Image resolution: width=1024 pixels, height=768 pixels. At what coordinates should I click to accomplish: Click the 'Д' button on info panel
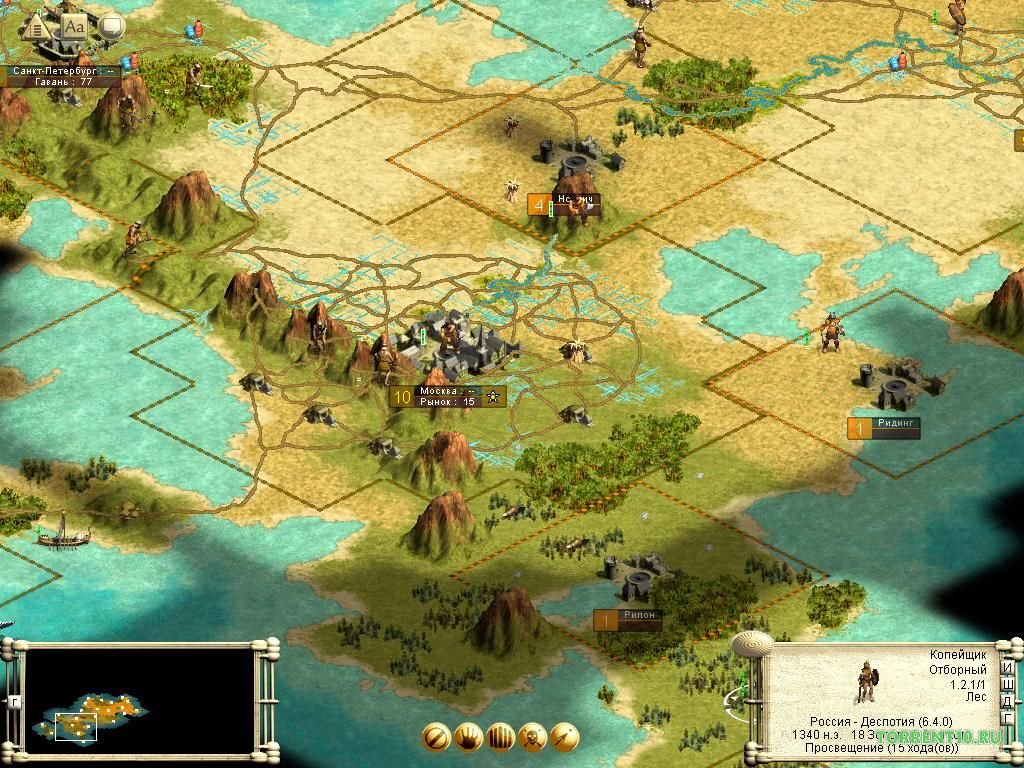1008,703
